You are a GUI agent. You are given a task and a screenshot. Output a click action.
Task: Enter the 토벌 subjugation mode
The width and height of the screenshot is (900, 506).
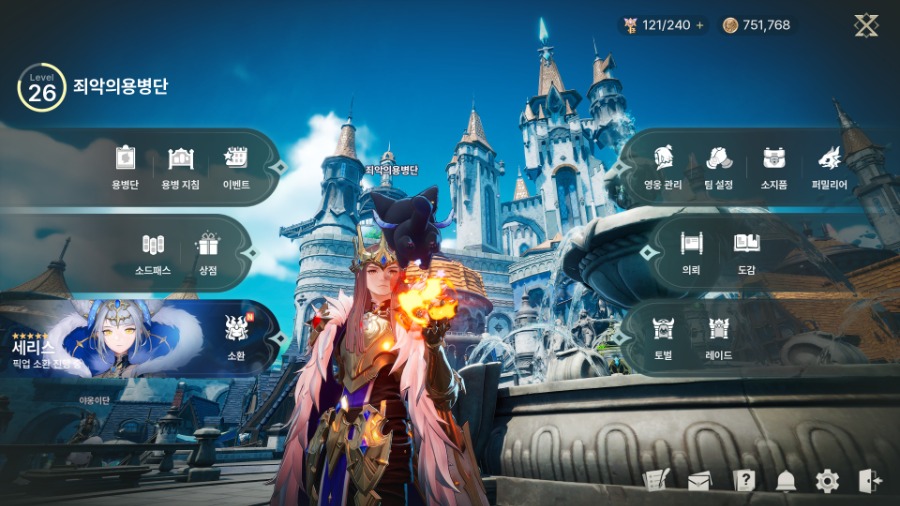tap(662, 336)
